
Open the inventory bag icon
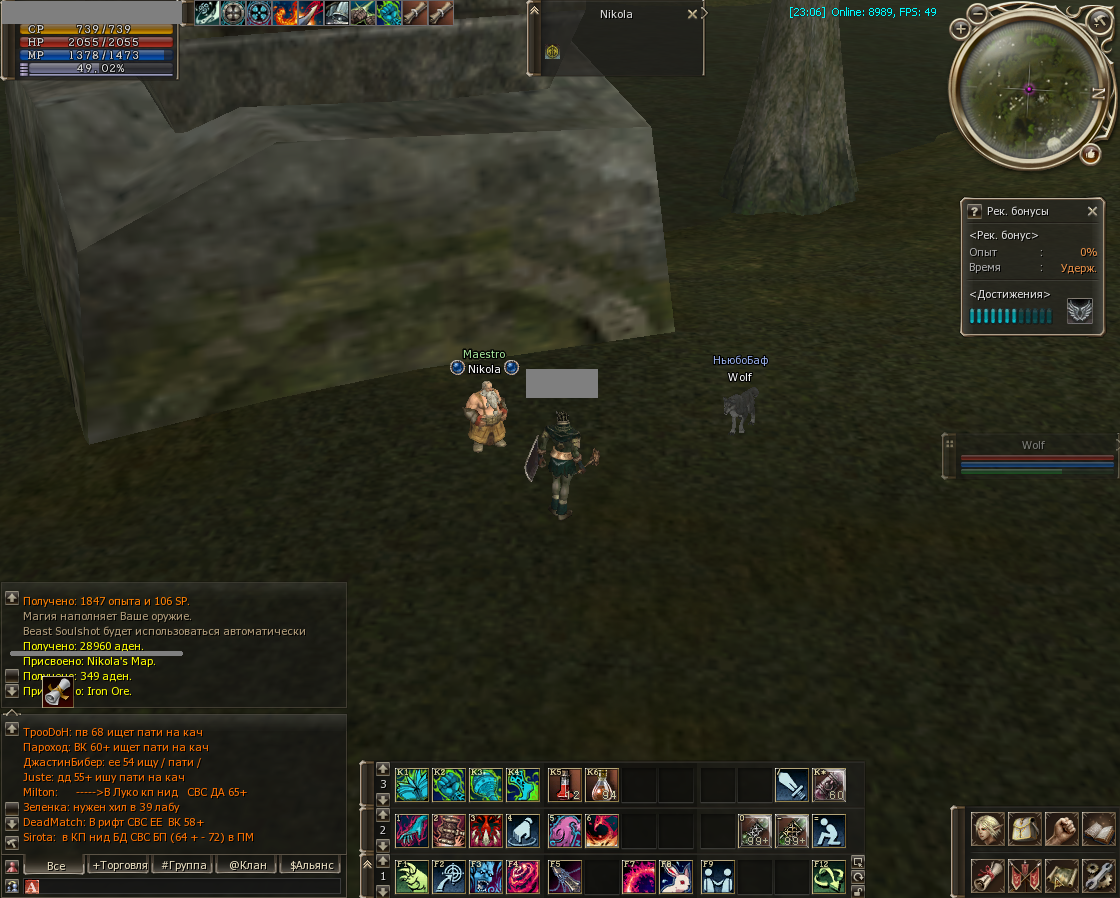1025,830
